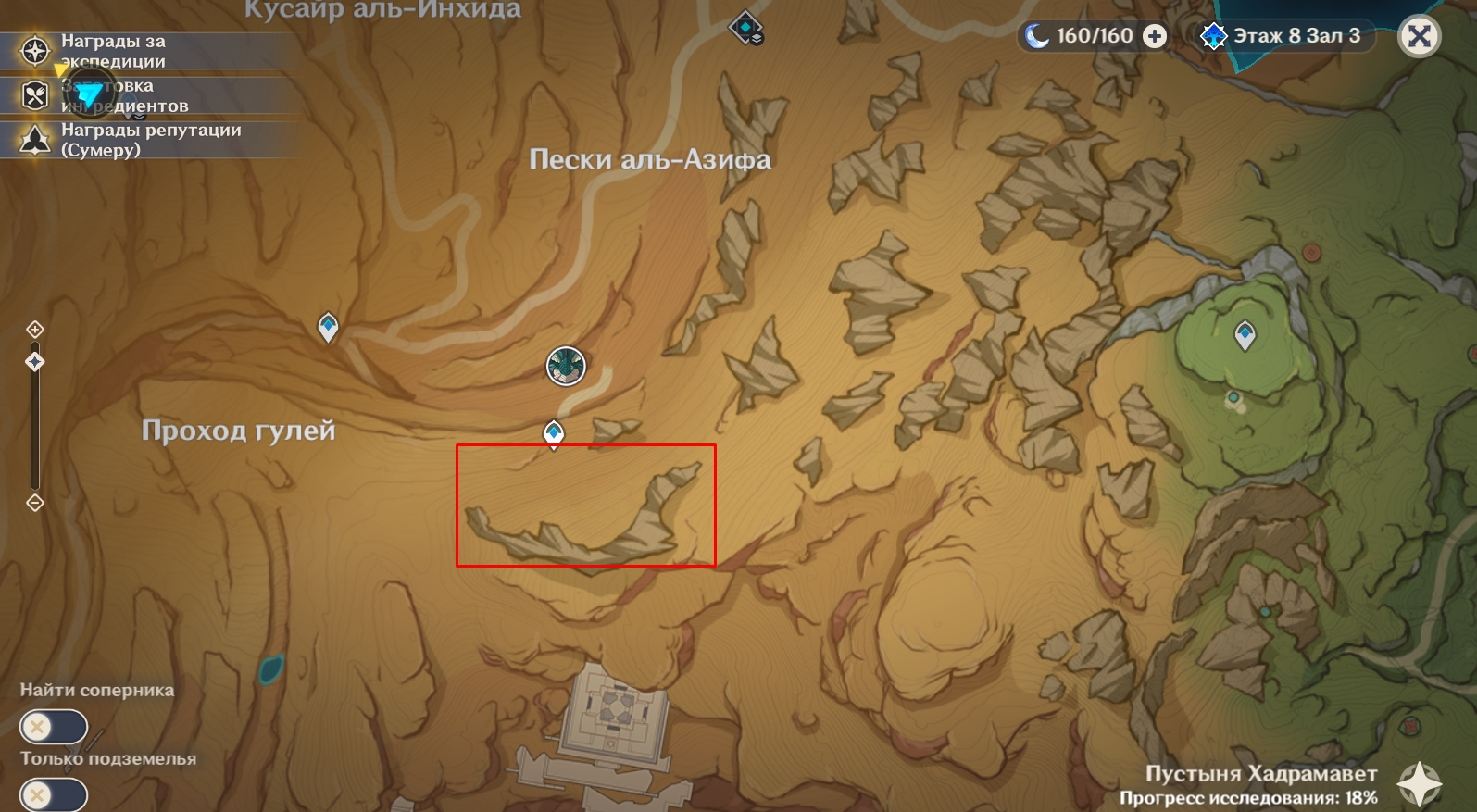
Task: Select the teleport waypoint on the green plateau
Action: coord(1245,334)
